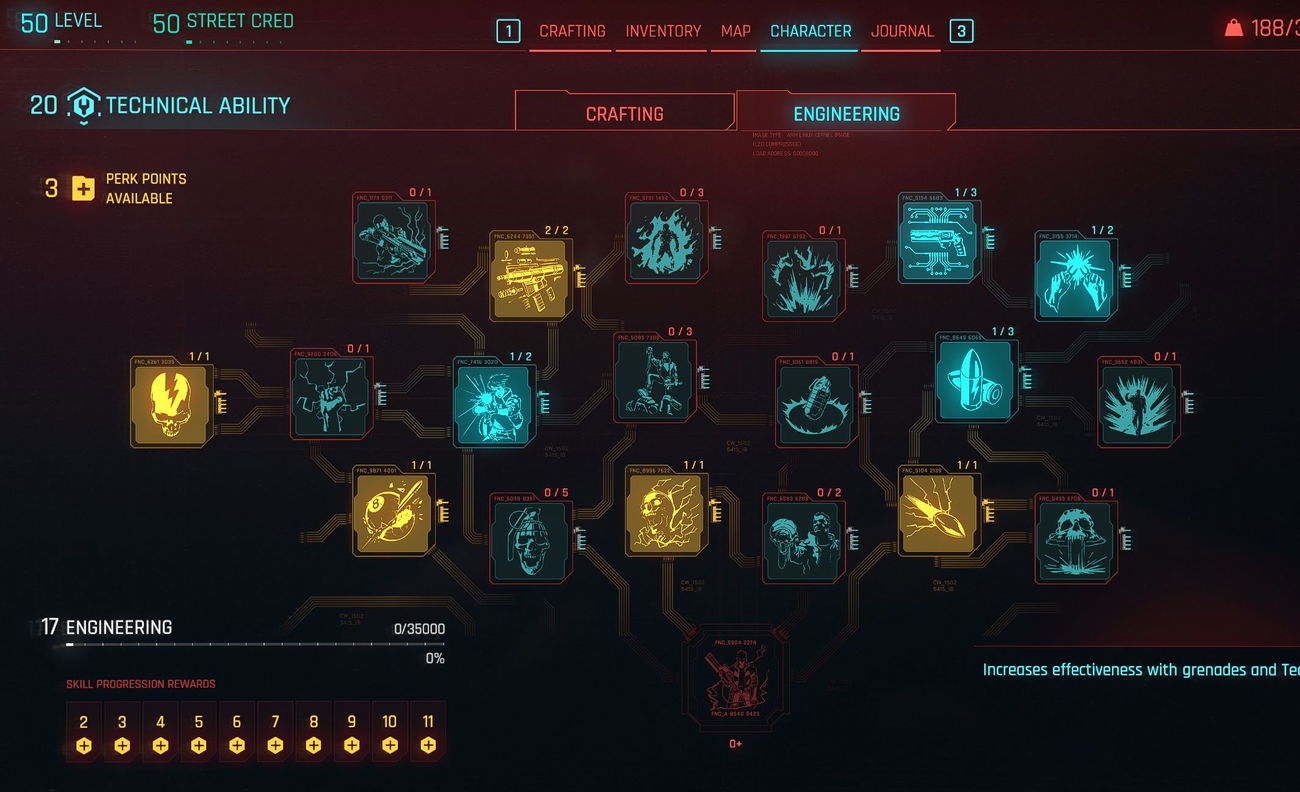
Task: Pick the yellow sparking bullet perk
Action: pos(938,514)
